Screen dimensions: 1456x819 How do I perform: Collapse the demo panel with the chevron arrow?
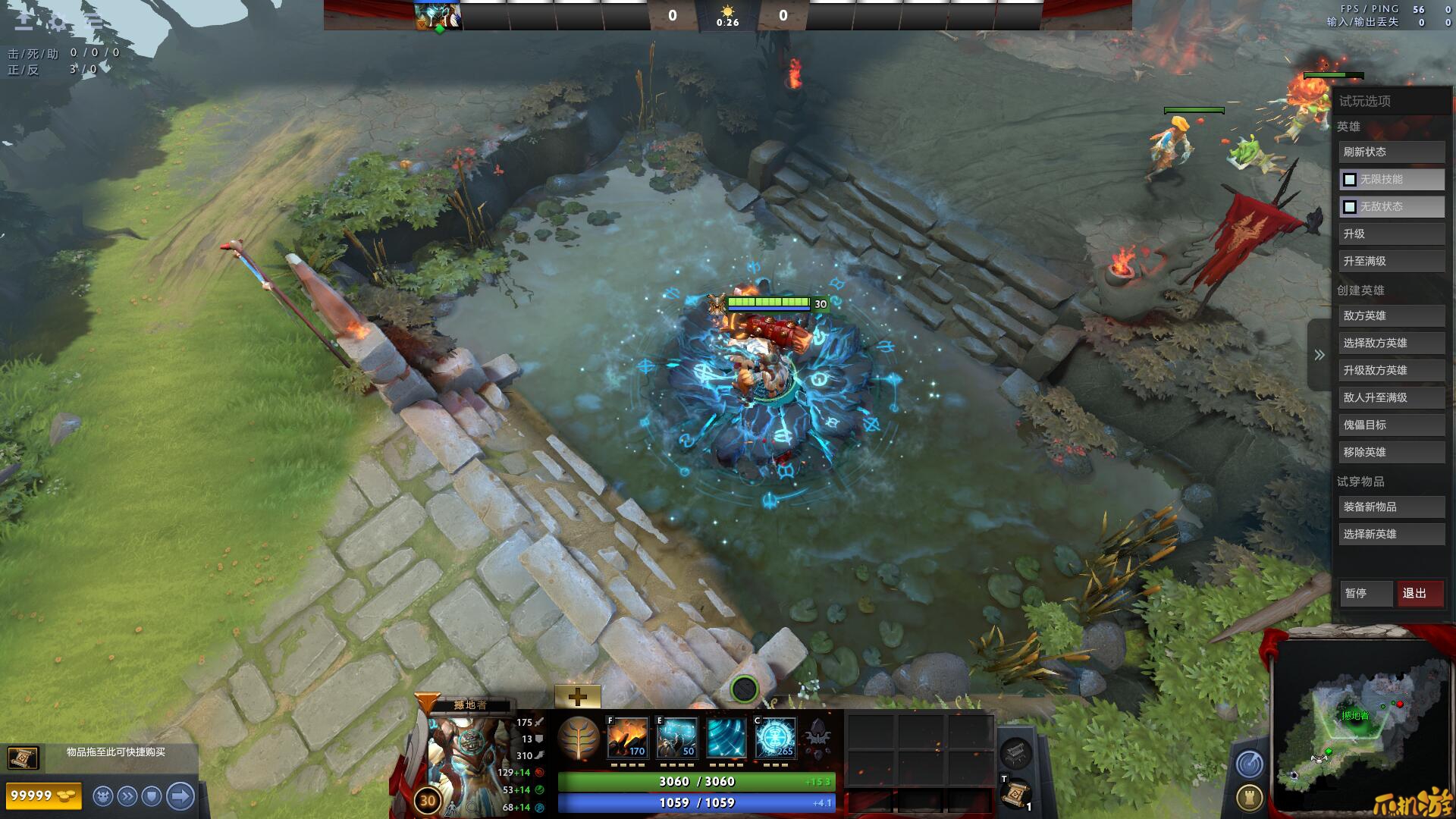(1319, 355)
